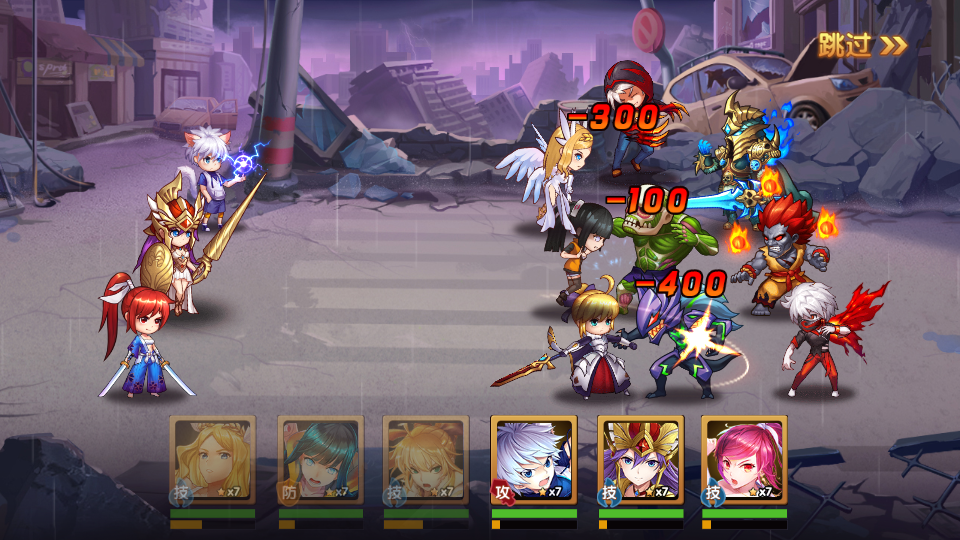Skip the battle with the 跳过 button

coord(862,44)
